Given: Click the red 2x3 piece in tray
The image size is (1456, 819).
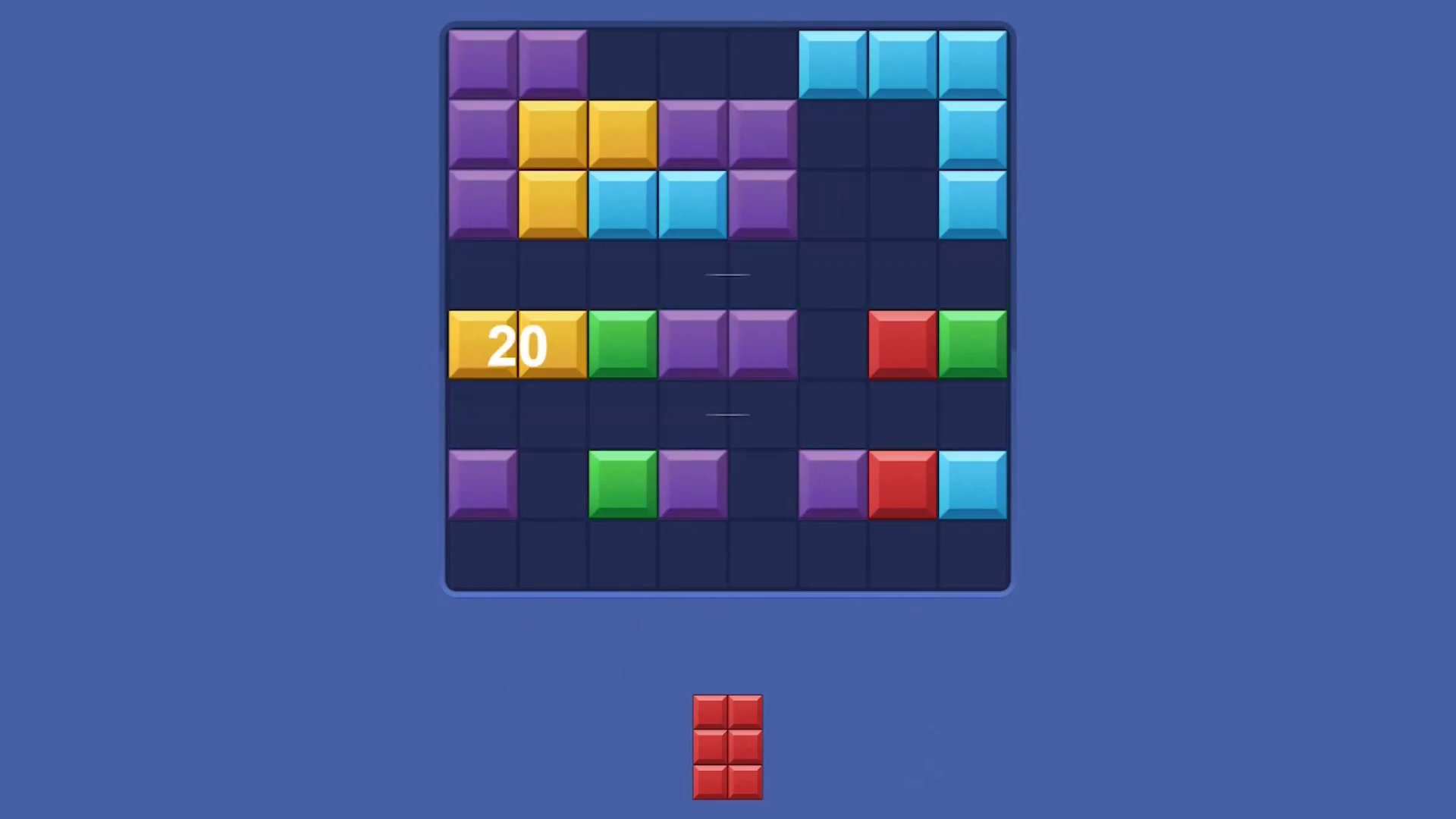Looking at the screenshot, I should [728, 747].
